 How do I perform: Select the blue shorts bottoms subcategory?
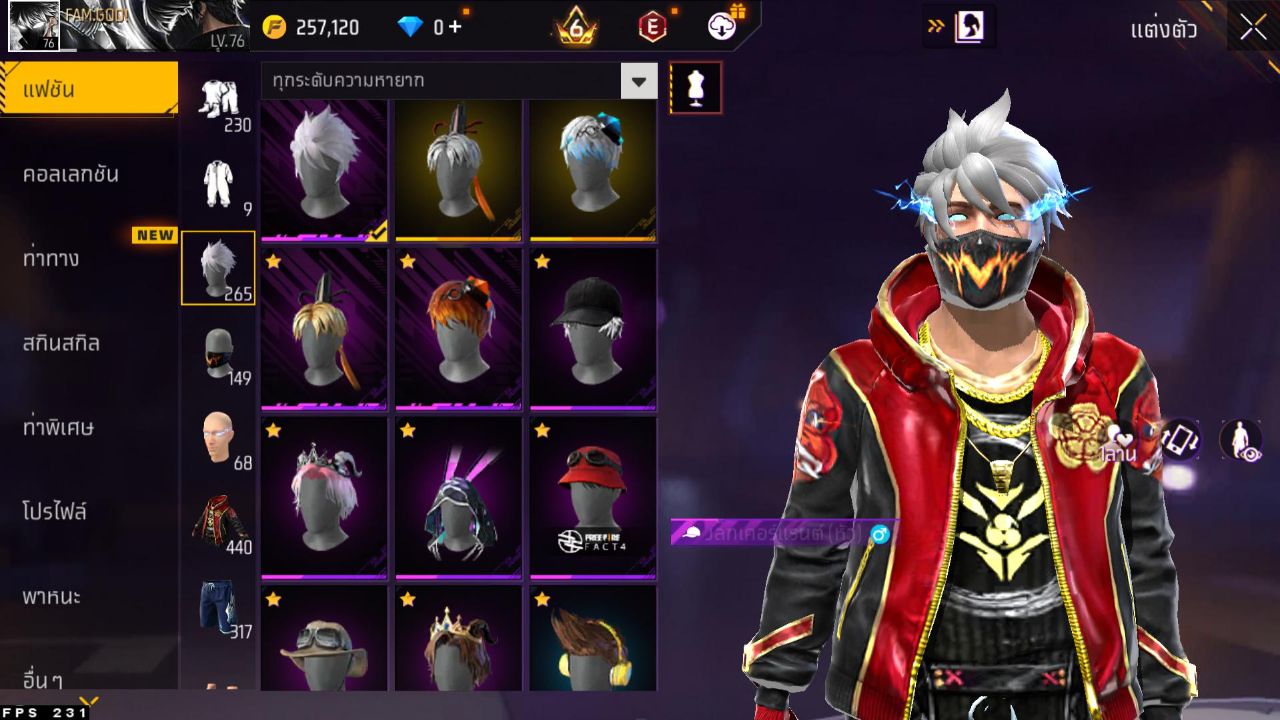point(218,607)
